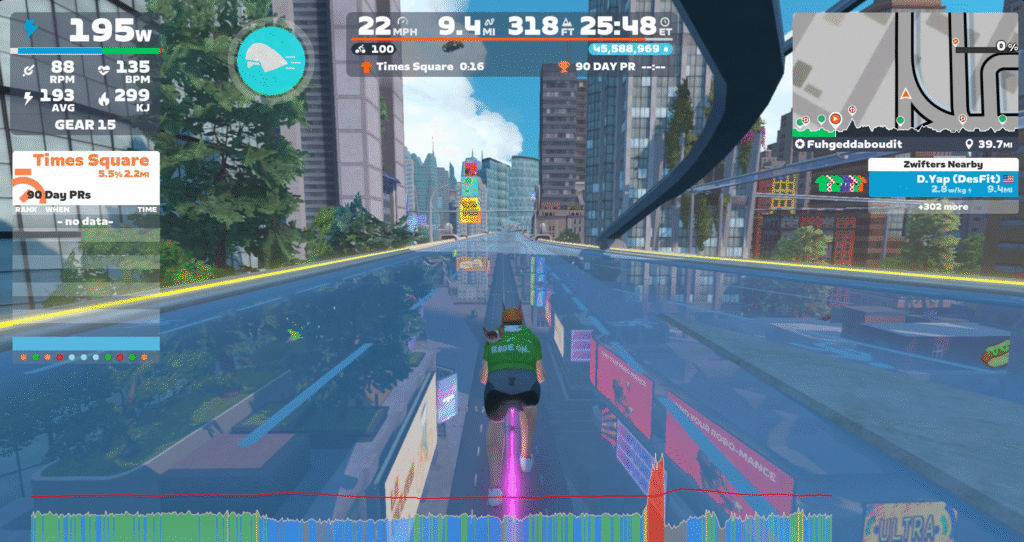
Task: Expand the +302 more riders list
Action: [943, 207]
